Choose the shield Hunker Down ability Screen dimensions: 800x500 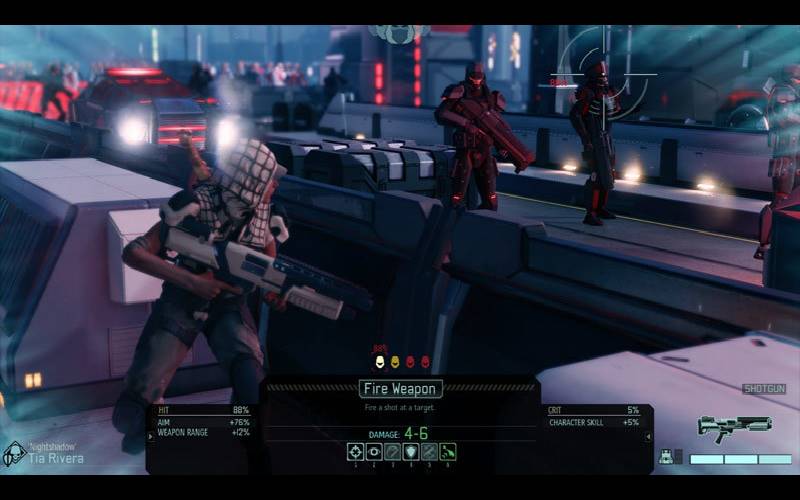click(411, 452)
